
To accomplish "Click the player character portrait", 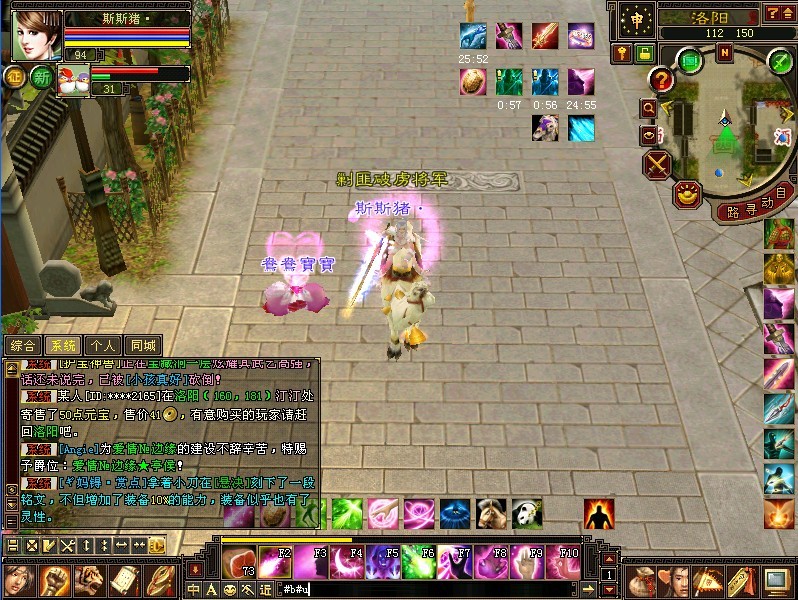I will click(x=37, y=36).
